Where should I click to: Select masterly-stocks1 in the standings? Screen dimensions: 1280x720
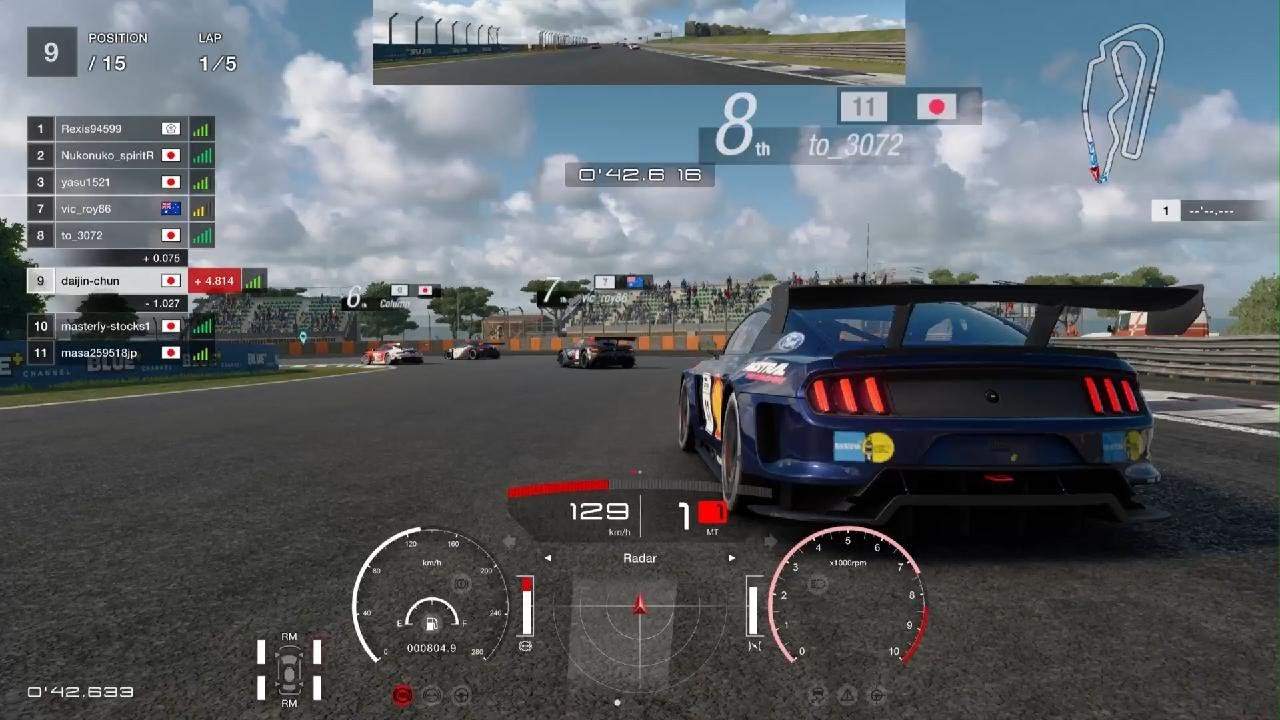coord(108,326)
